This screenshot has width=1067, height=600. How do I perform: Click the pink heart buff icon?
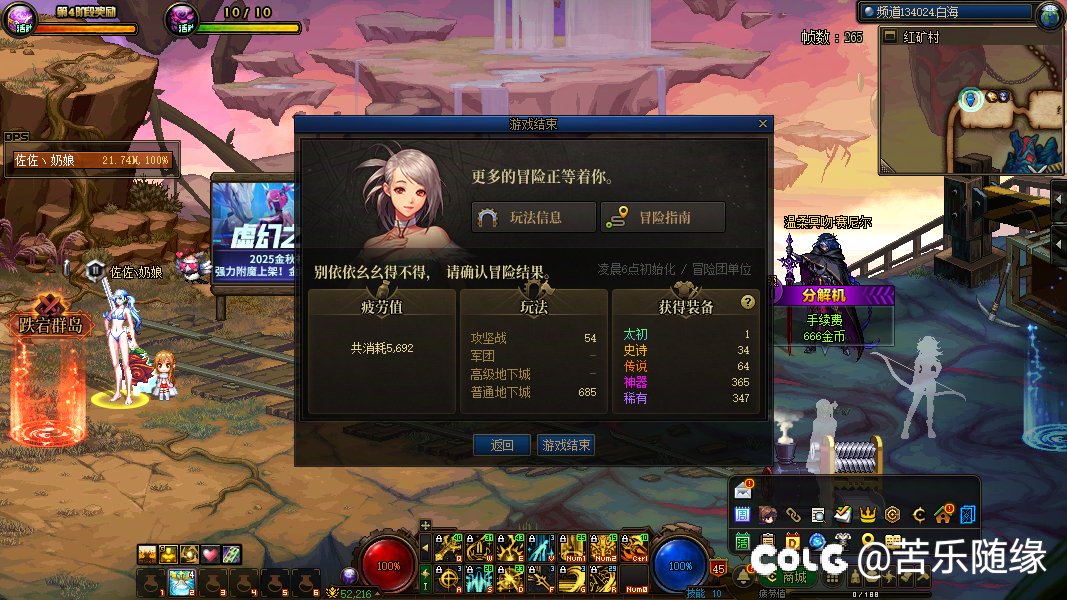pos(210,554)
